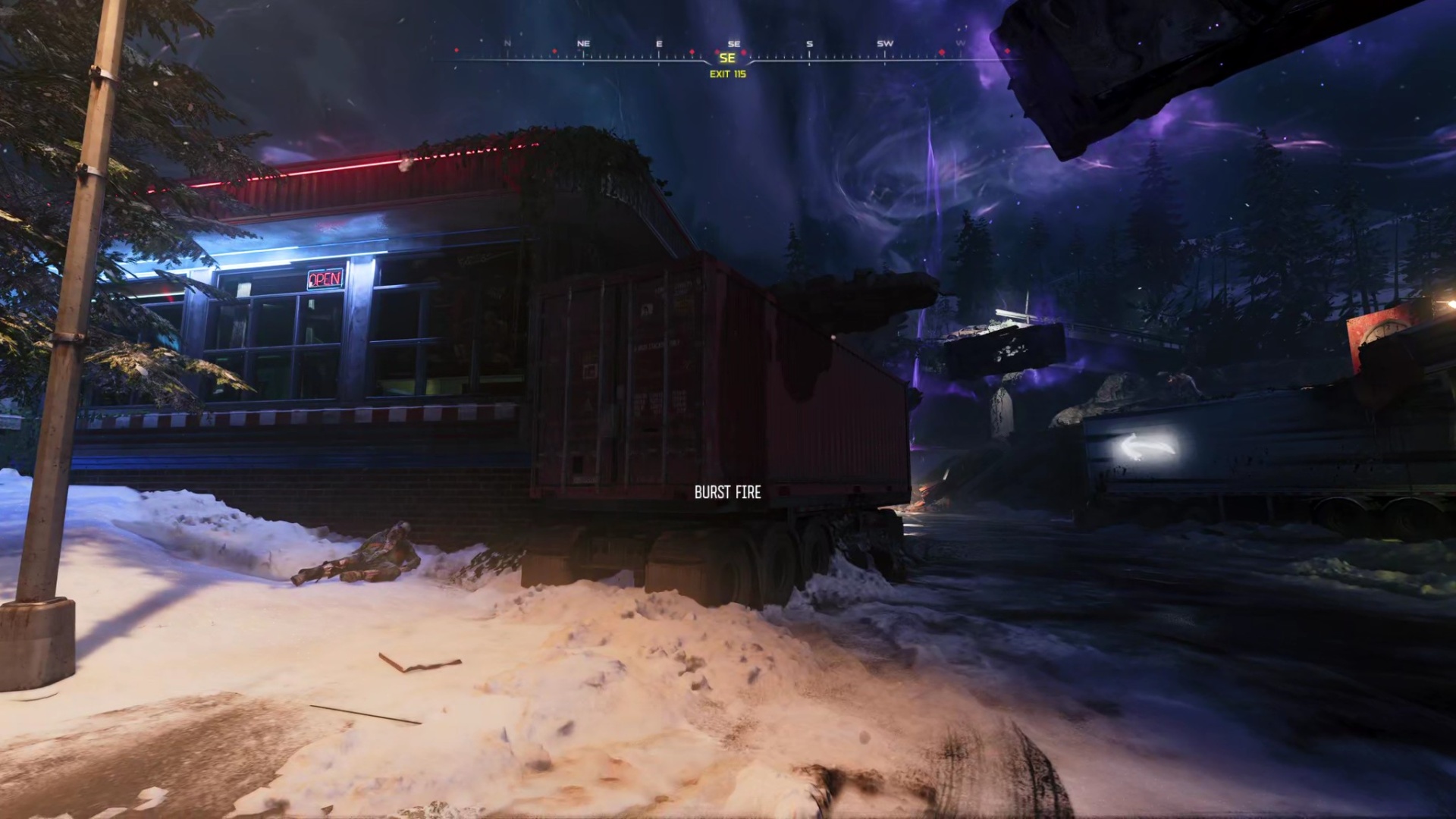
Task: Select the NE label on the compass strip
Action: click(x=582, y=43)
